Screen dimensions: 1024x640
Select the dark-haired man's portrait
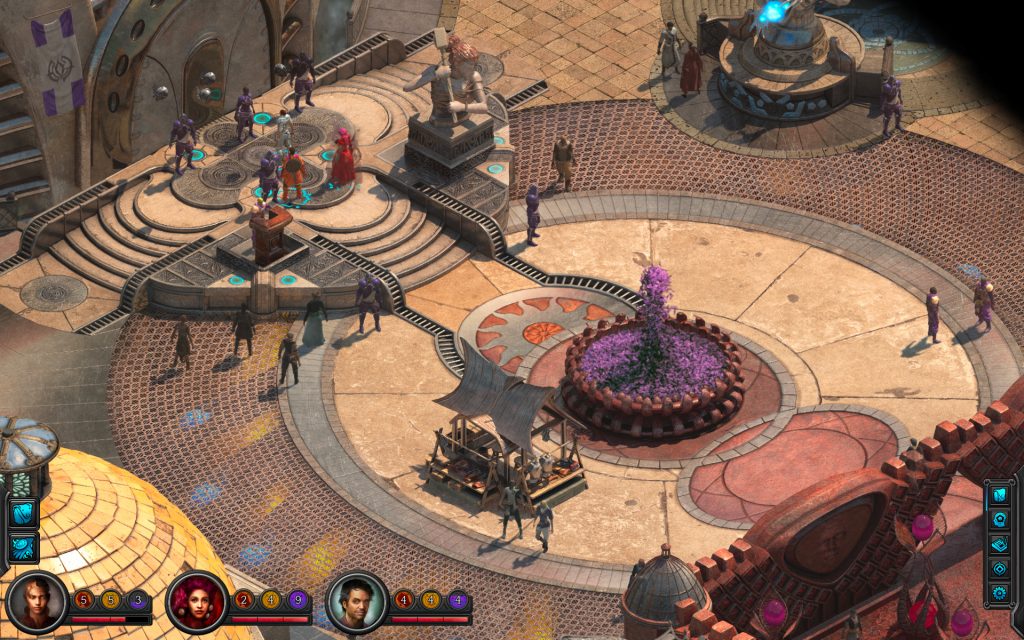[x=357, y=602]
